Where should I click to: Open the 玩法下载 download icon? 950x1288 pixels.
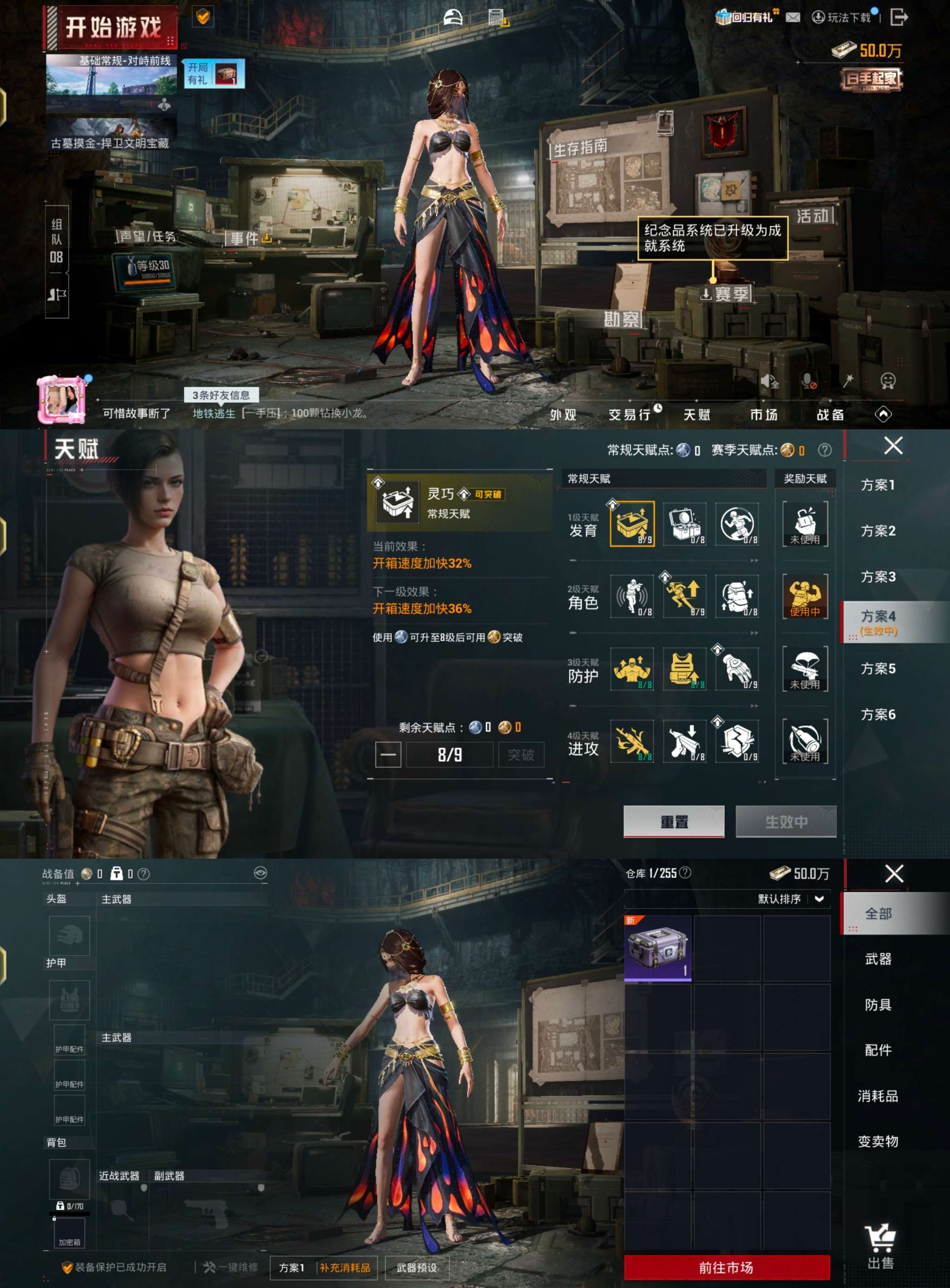point(818,18)
